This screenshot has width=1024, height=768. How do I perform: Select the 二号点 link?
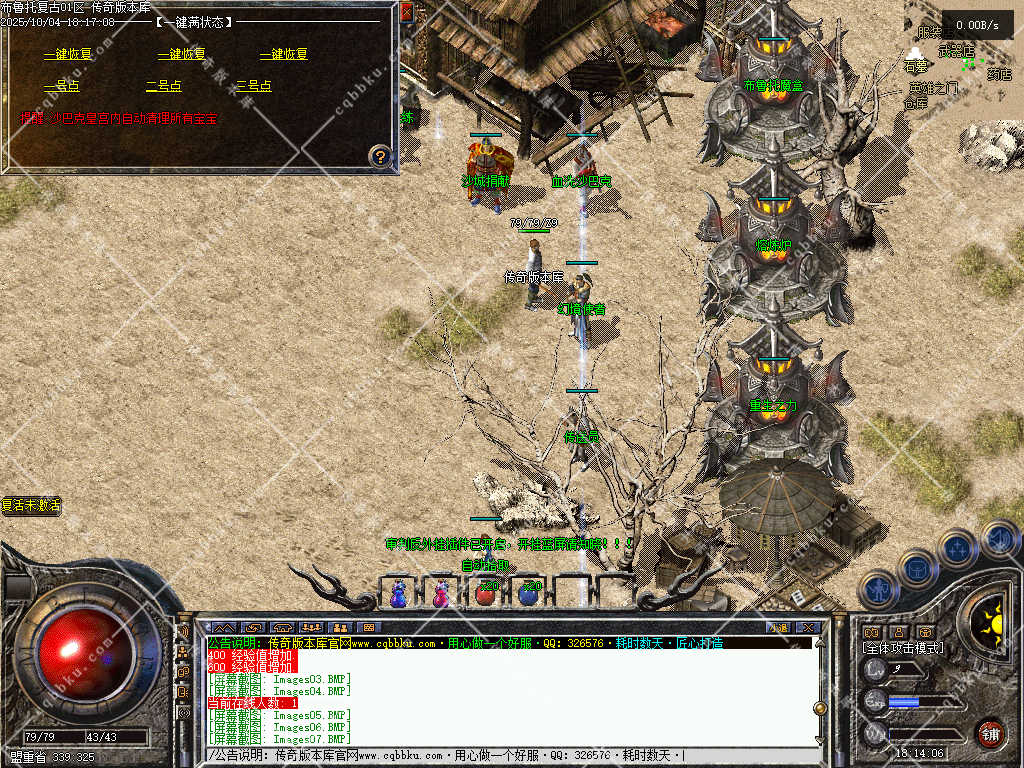click(x=163, y=86)
